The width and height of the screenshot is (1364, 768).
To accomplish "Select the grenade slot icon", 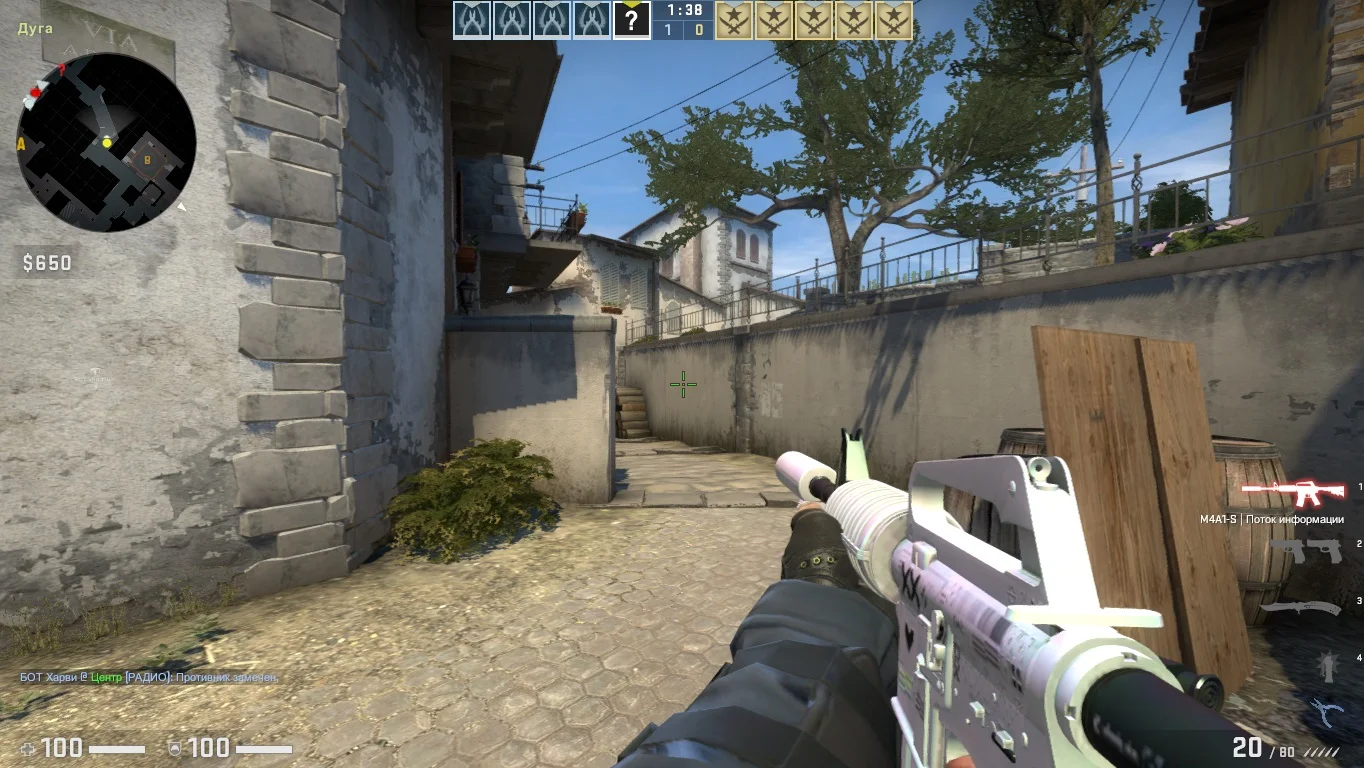I will coord(1326,664).
